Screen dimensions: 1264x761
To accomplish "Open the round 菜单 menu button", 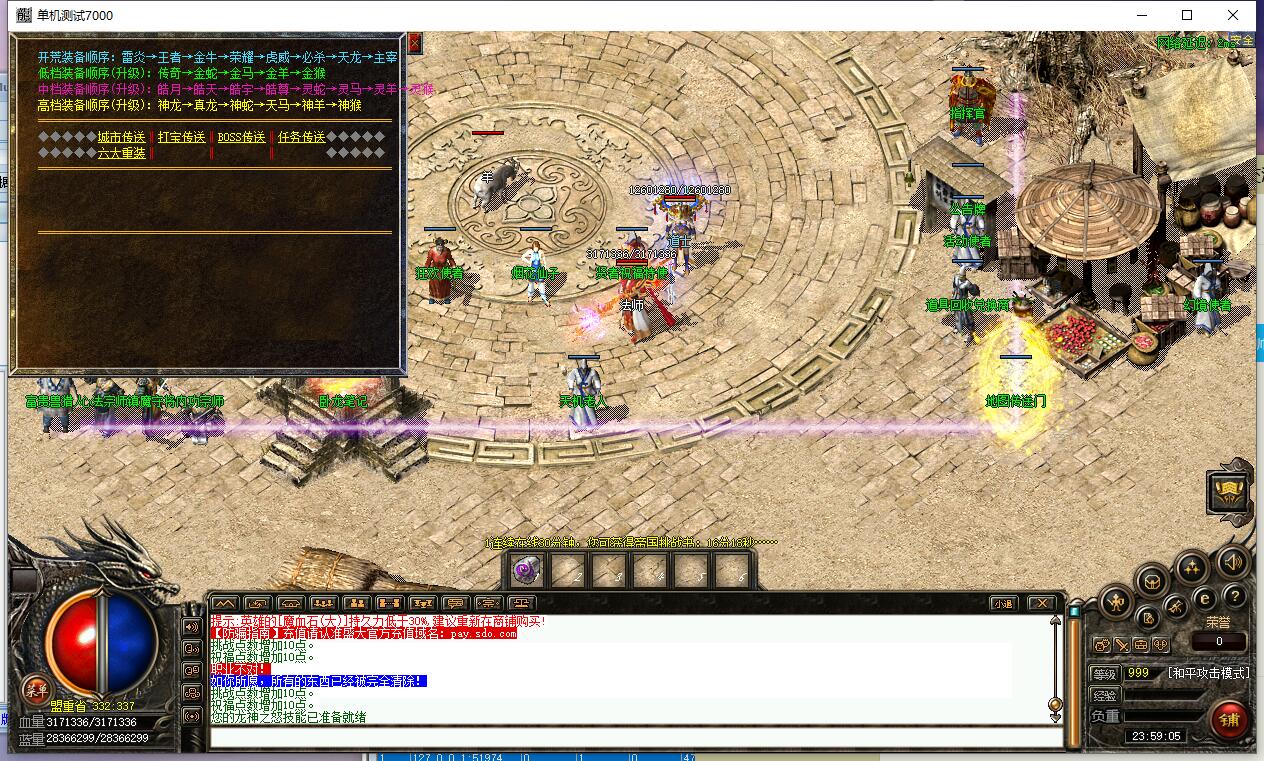I will [37, 689].
